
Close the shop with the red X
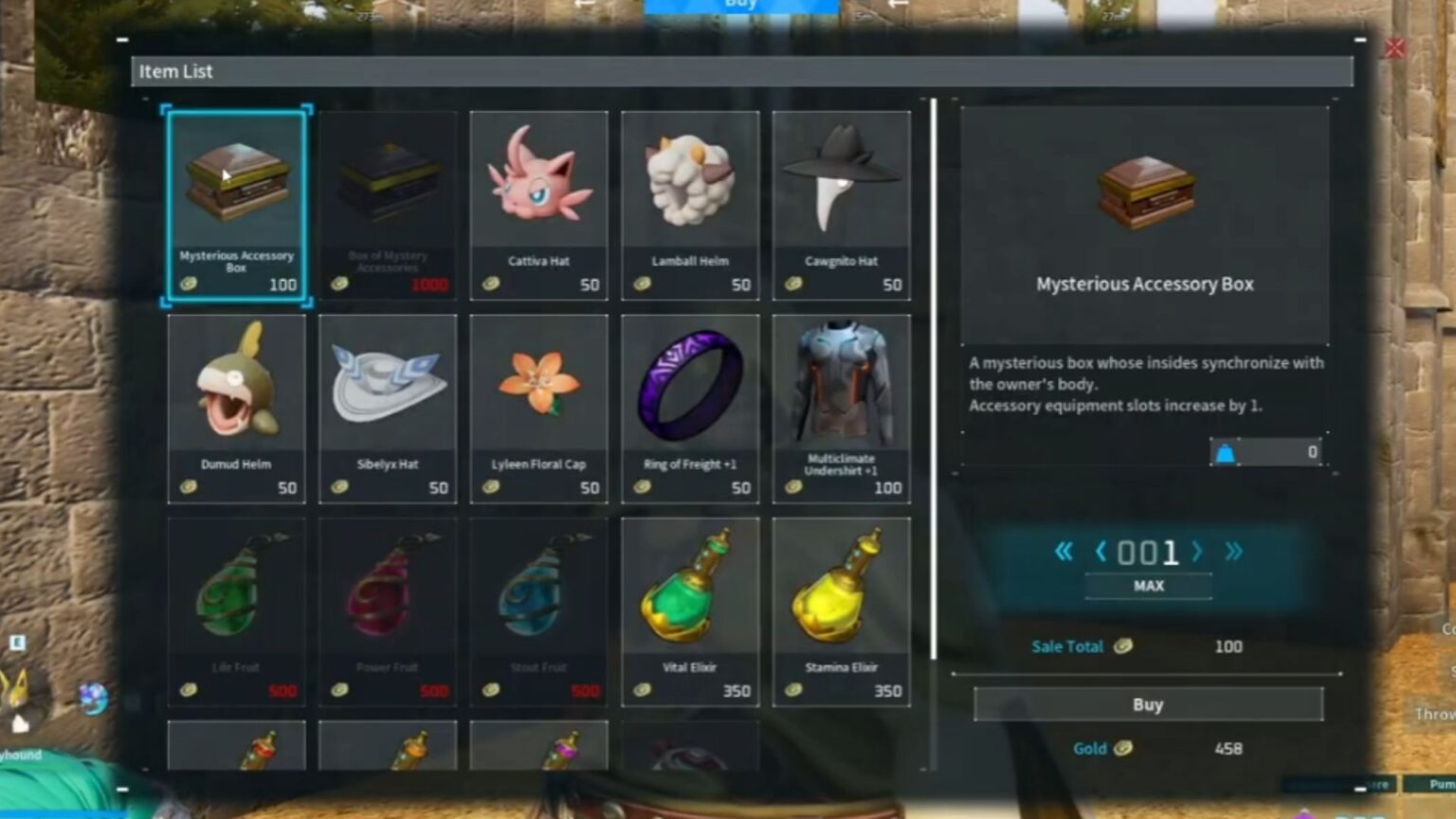(1396, 48)
